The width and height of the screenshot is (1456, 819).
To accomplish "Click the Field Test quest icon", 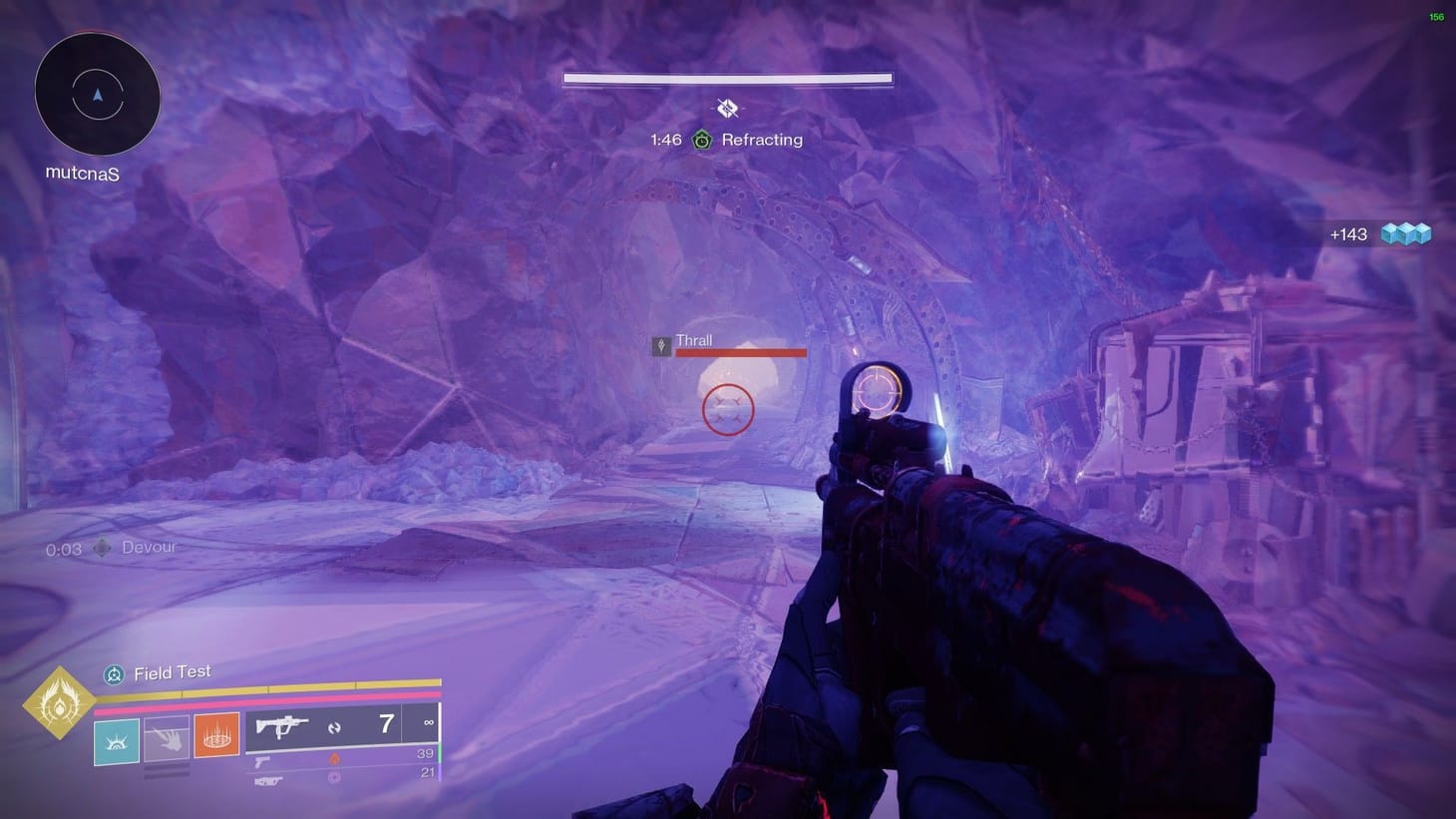I will click(113, 673).
